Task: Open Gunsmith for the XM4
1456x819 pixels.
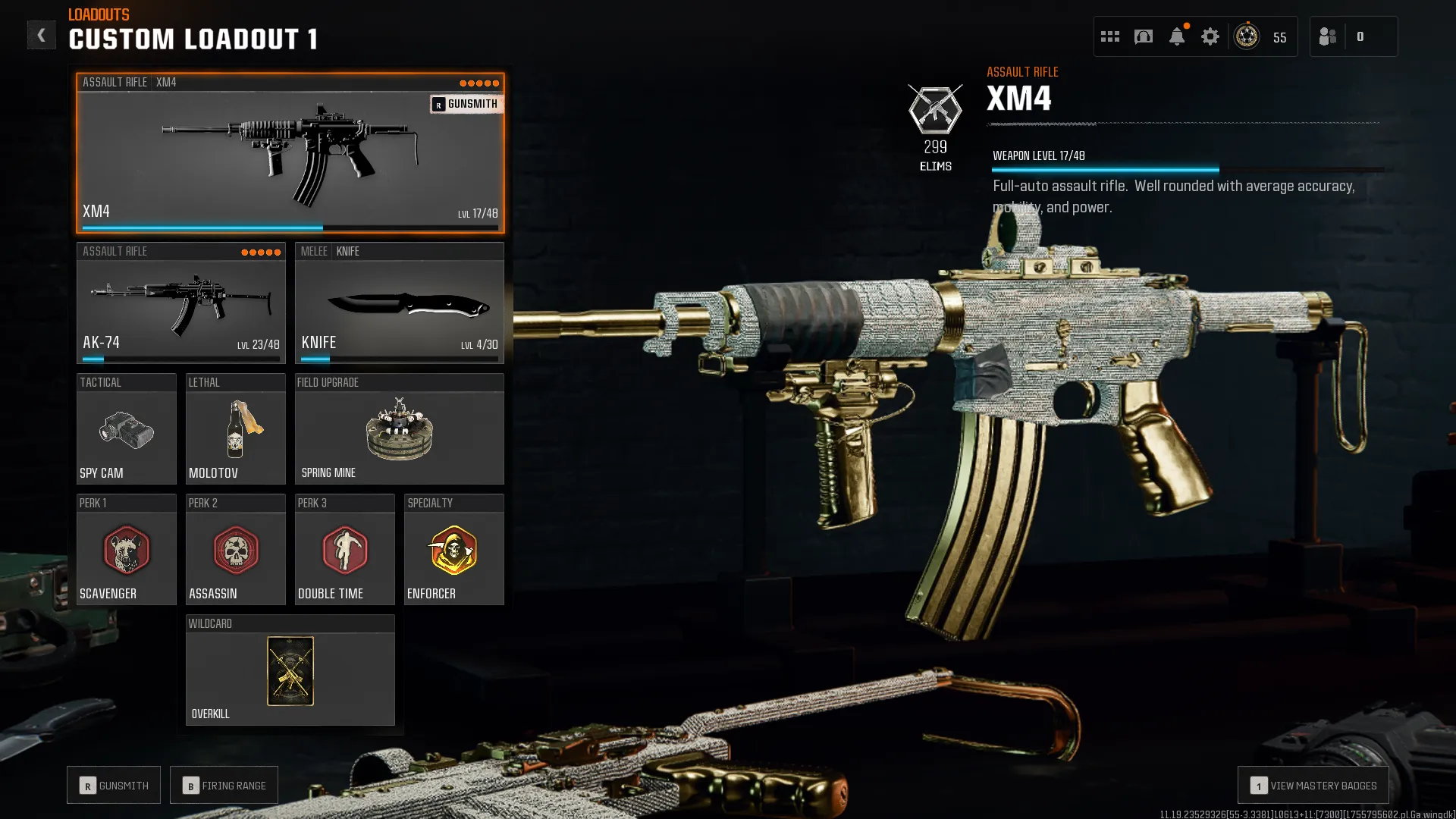Action: (466, 104)
